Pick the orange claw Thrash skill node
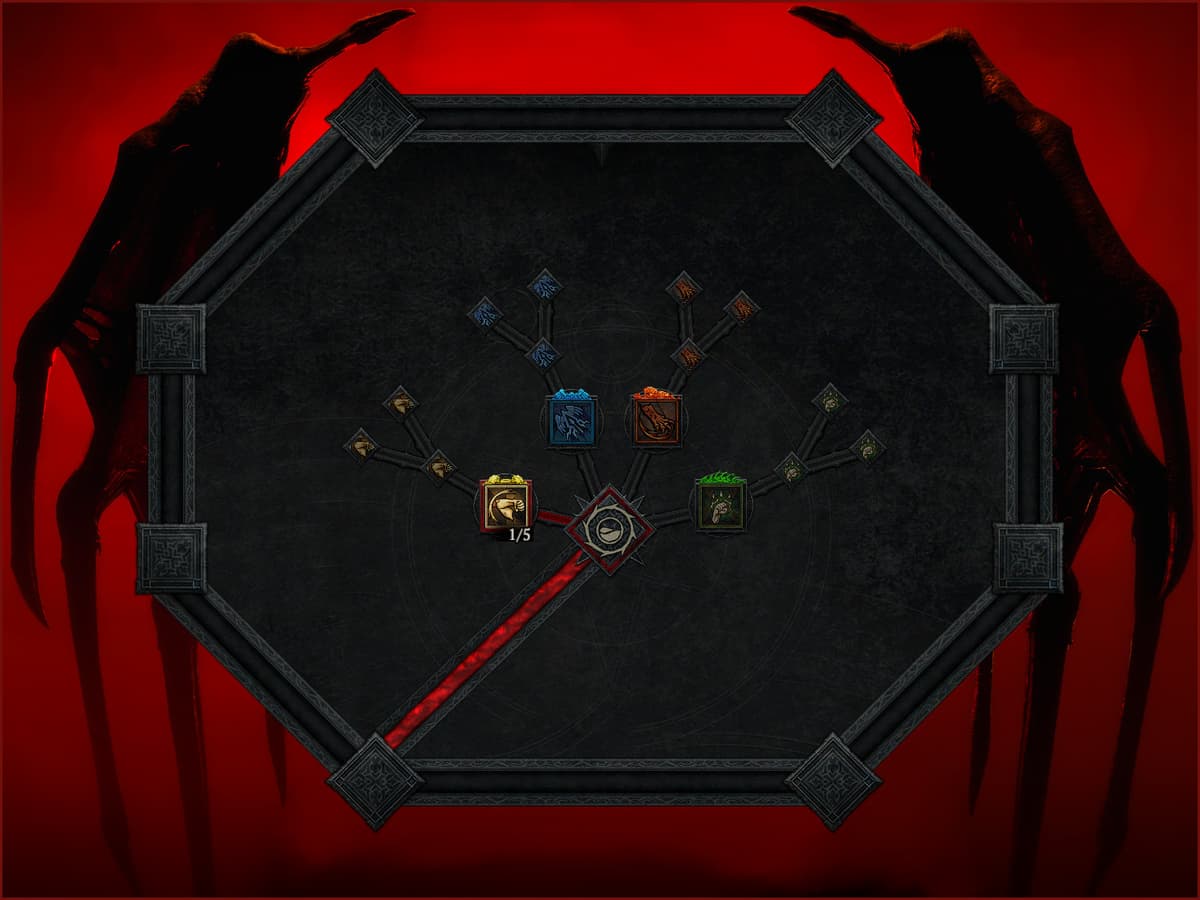This screenshot has height=900, width=1200. coord(656,419)
